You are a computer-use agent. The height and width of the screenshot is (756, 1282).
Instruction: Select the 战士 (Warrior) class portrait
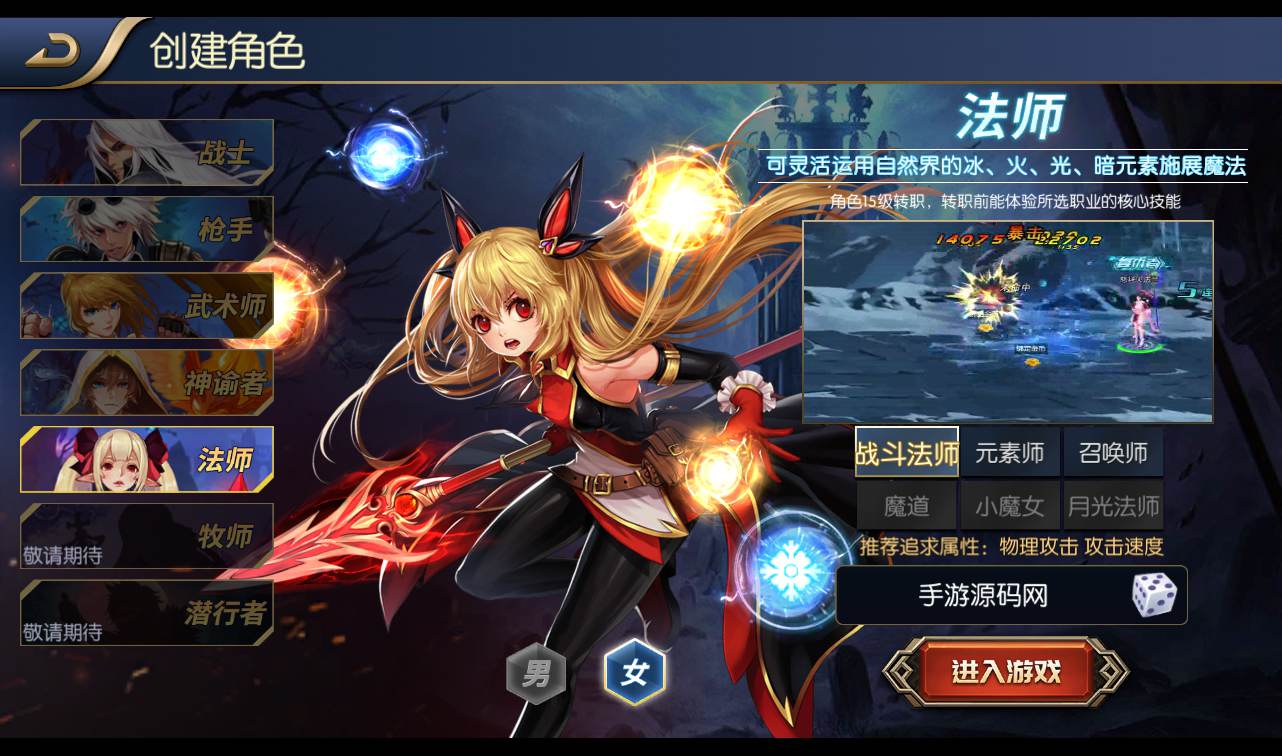pyautogui.click(x=145, y=152)
